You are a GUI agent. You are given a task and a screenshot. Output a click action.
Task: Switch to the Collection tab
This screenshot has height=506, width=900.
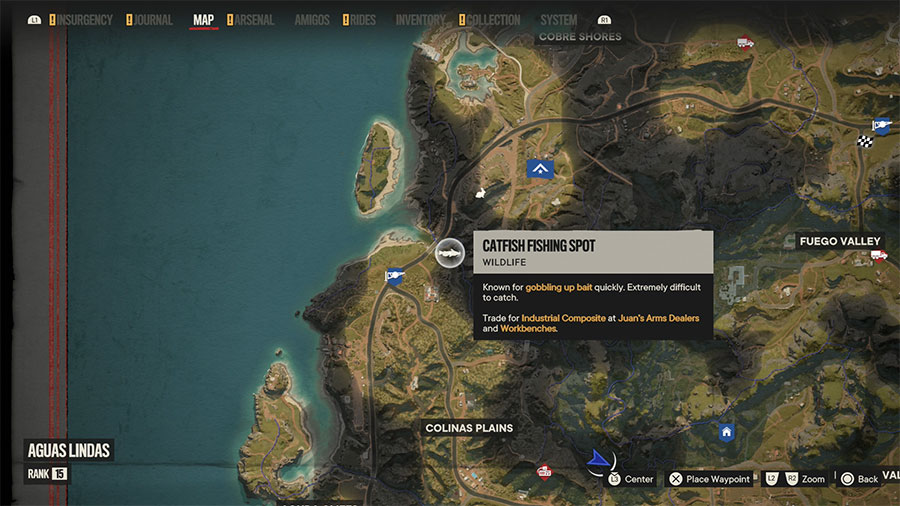tap(493, 20)
